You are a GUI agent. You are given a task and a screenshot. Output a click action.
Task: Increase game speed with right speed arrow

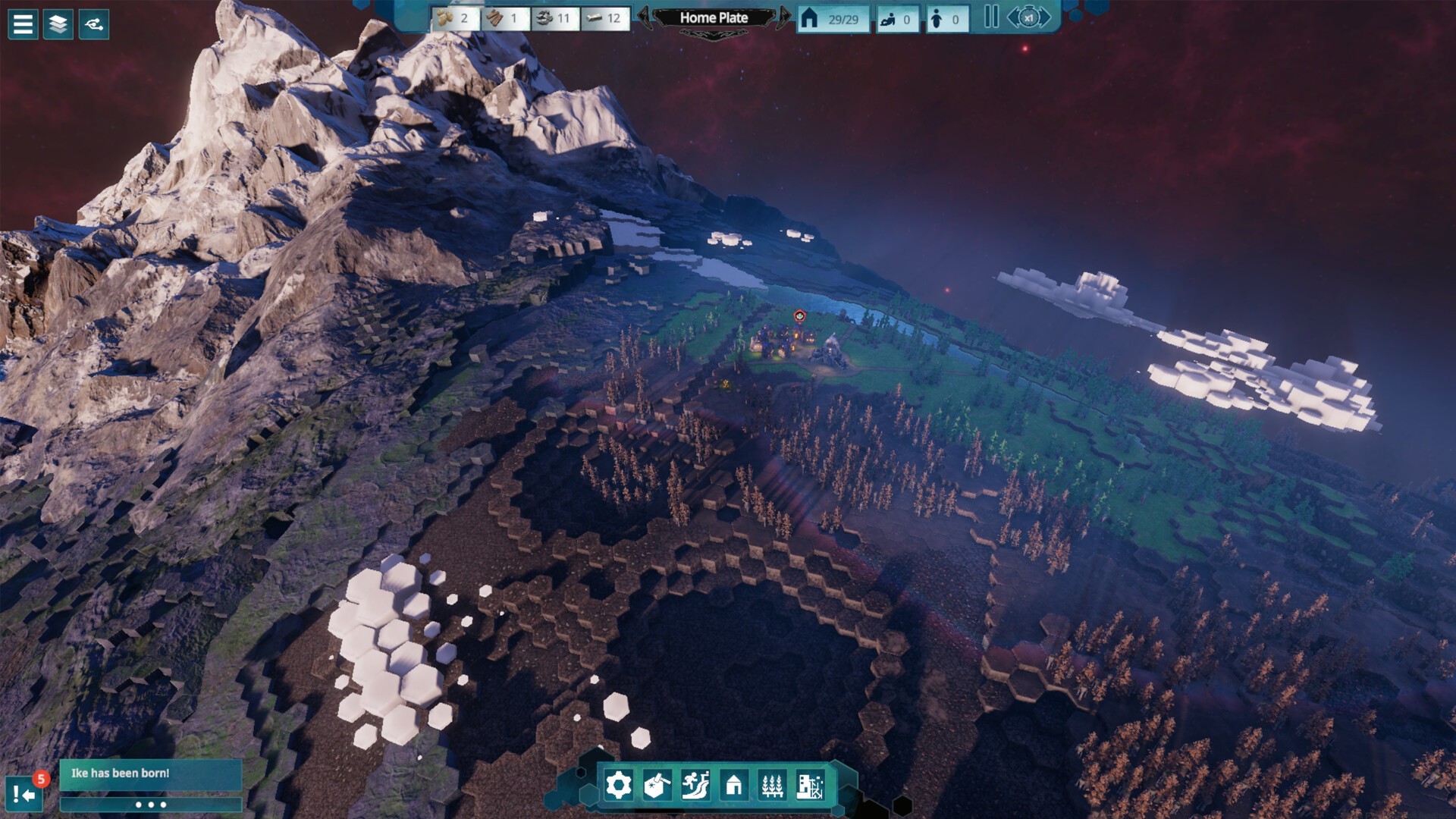1046,17
